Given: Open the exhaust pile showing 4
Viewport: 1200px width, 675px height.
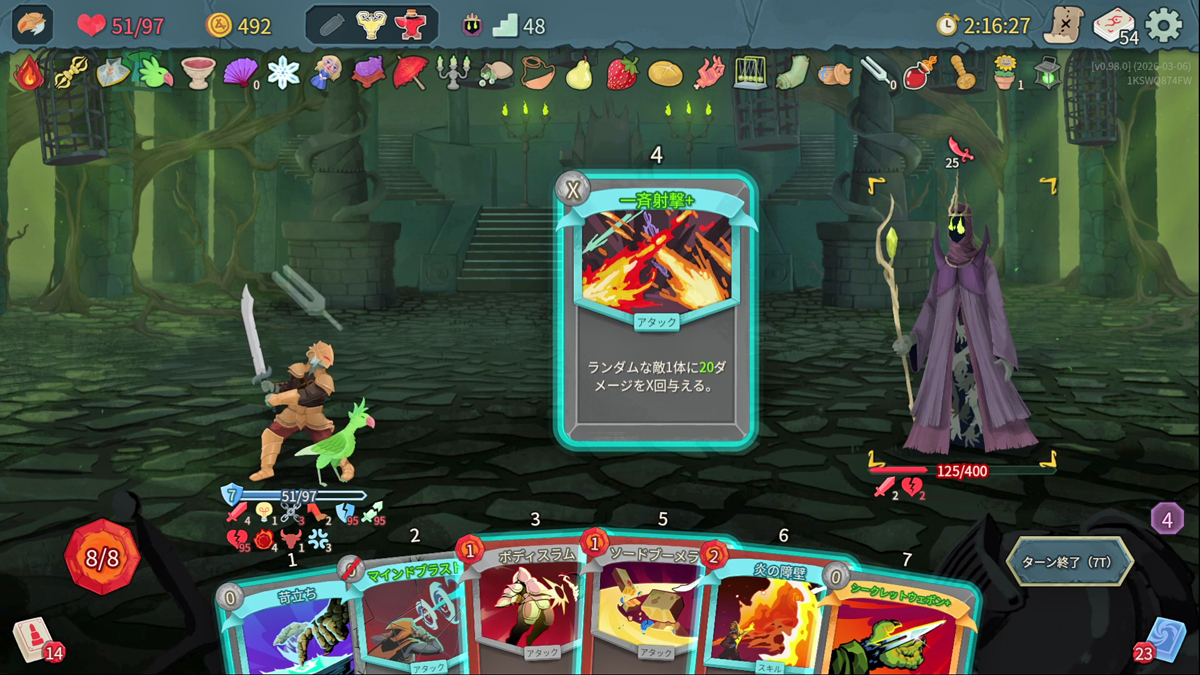Looking at the screenshot, I should pyautogui.click(x=1167, y=519).
